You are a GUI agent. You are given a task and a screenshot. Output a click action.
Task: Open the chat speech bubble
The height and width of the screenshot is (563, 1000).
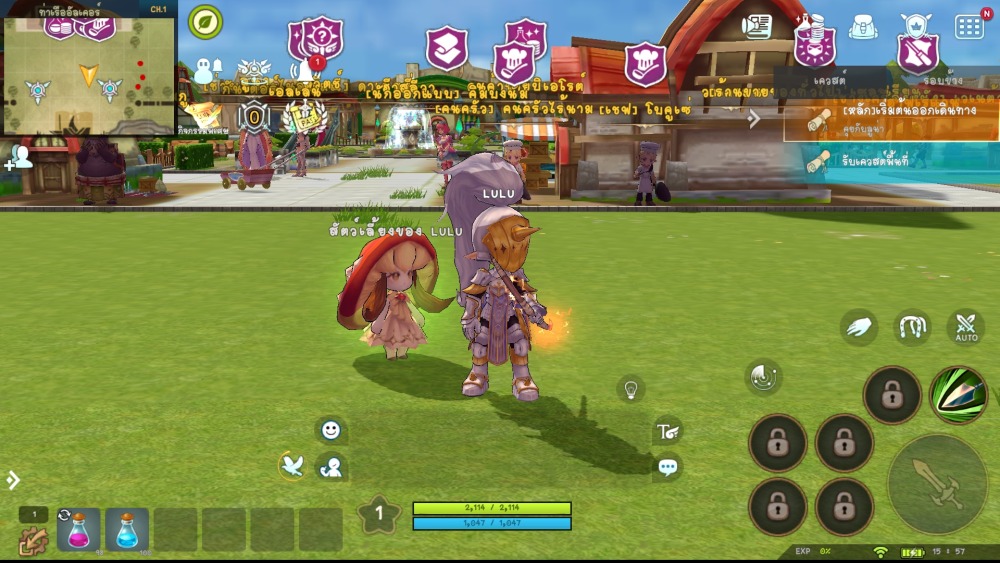[x=668, y=466]
